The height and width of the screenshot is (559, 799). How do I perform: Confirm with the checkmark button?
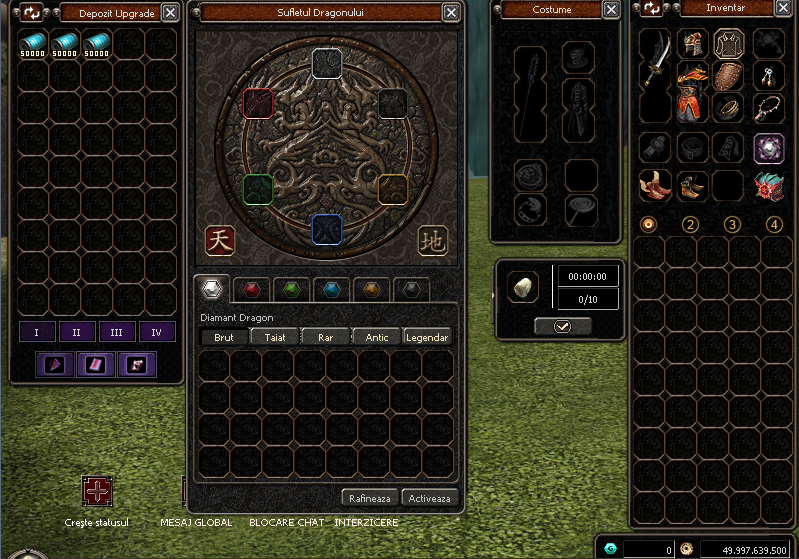562,326
